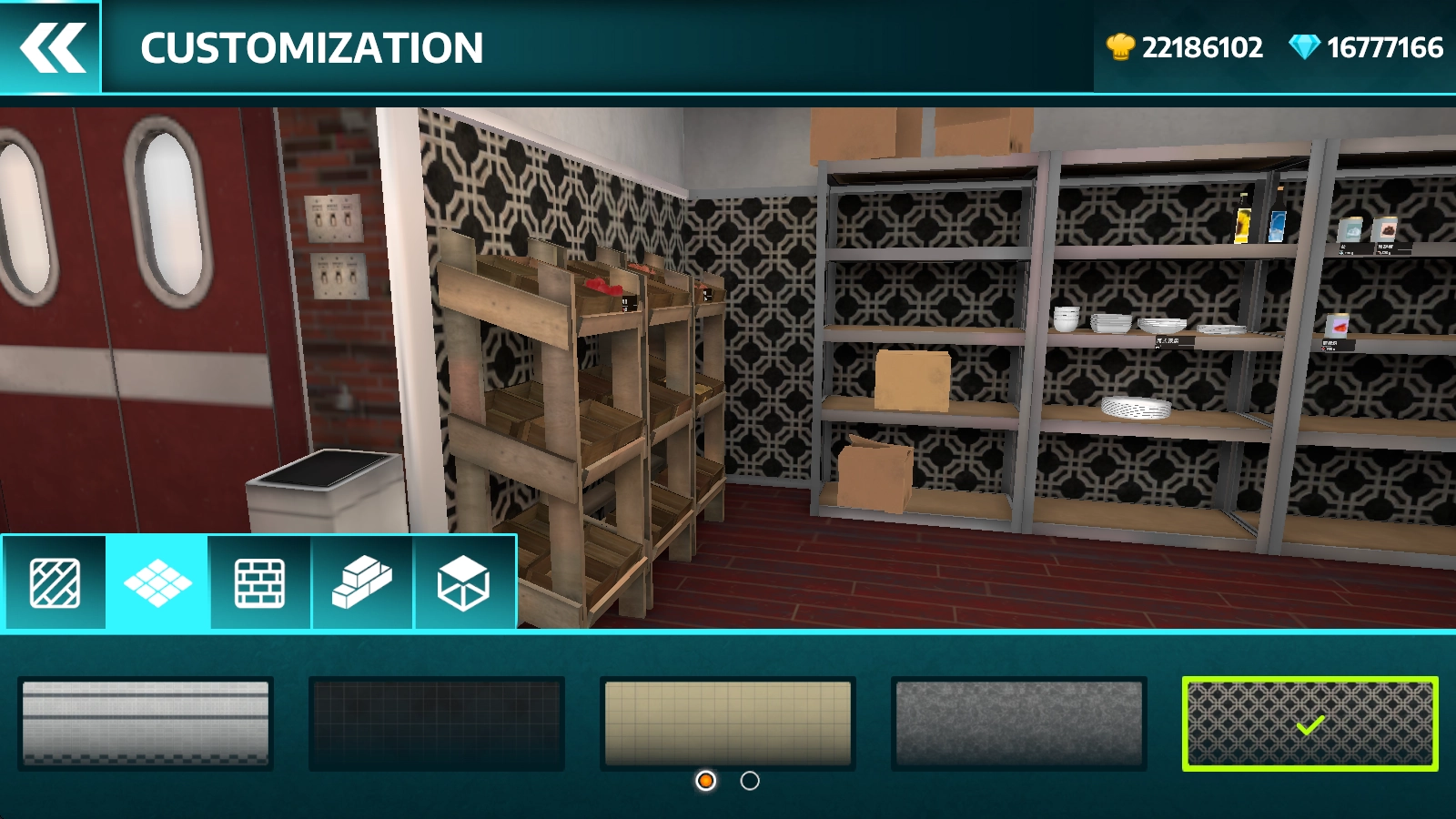
Task: Go to the second swatch page dot
Action: [750, 781]
